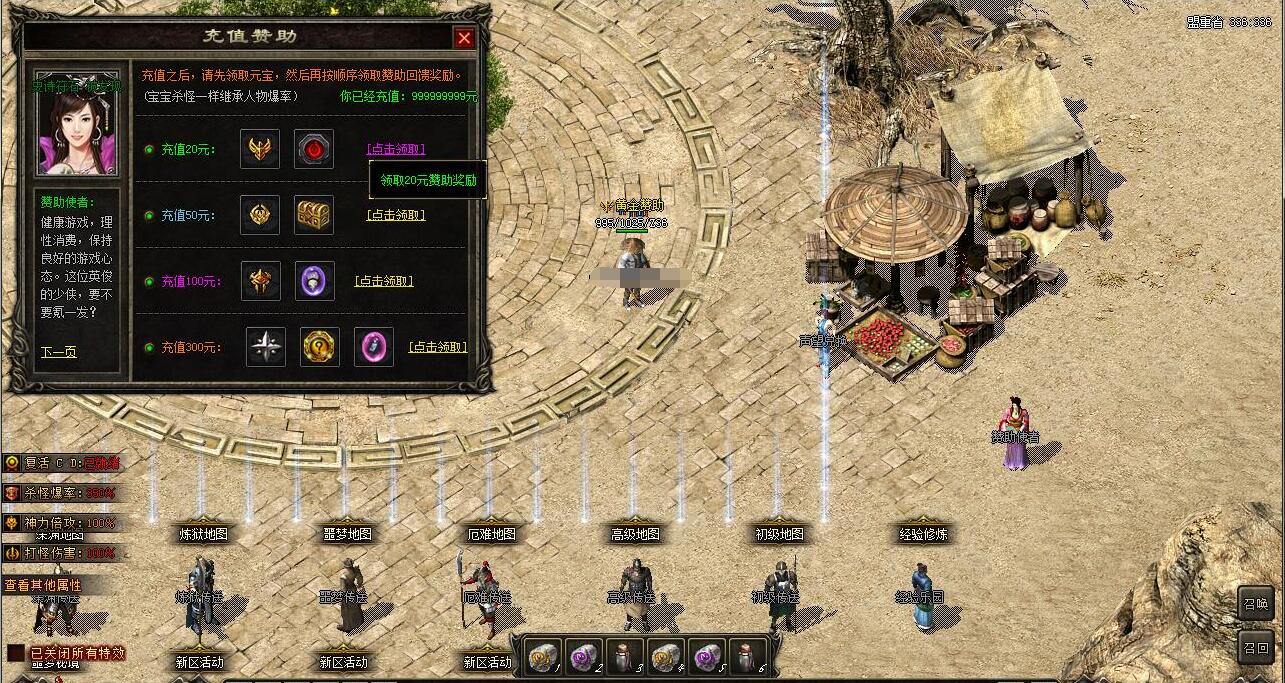Image resolution: width=1285 pixels, height=683 pixels.
Task: Toggle the 已关闭所有特效 effects checkbox
Action: (x=16, y=653)
